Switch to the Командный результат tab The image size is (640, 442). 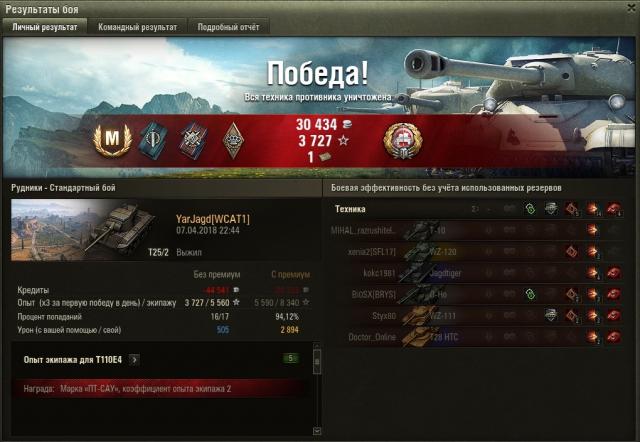coord(137,27)
